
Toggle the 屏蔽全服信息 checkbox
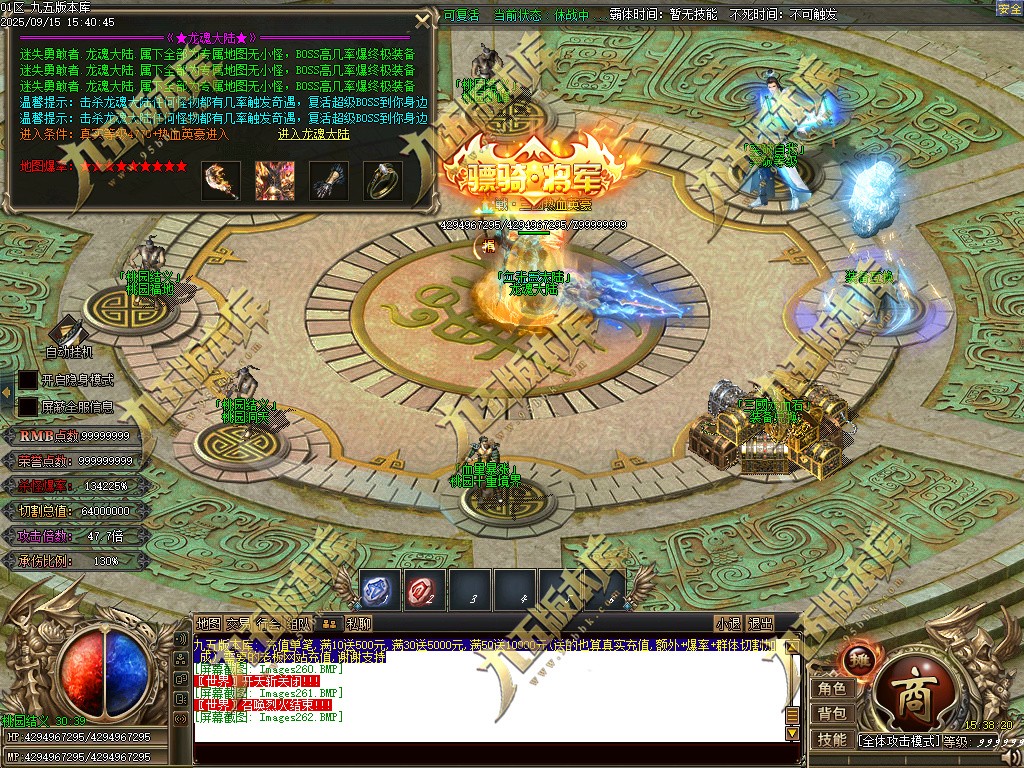click(x=28, y=407)
